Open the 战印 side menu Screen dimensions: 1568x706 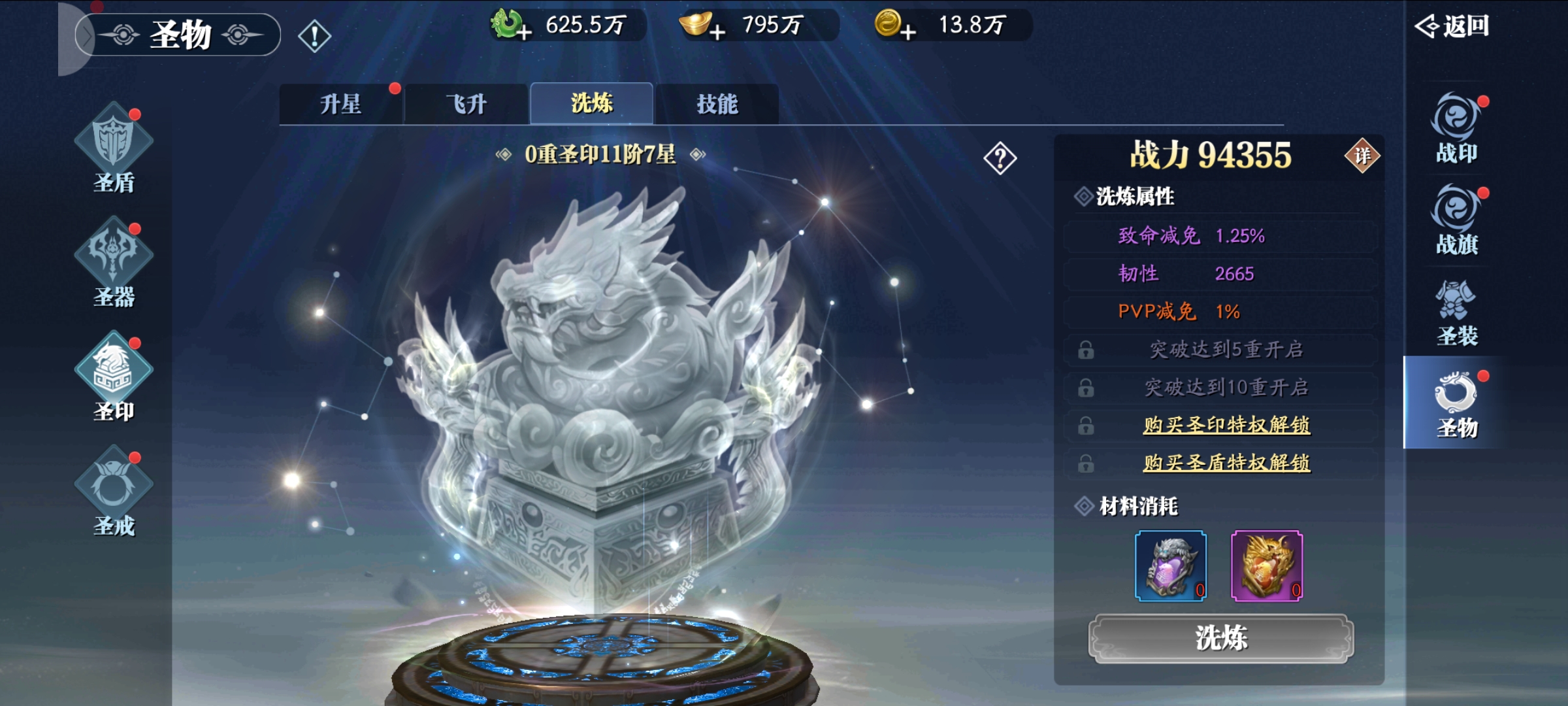pos(1456,129)
